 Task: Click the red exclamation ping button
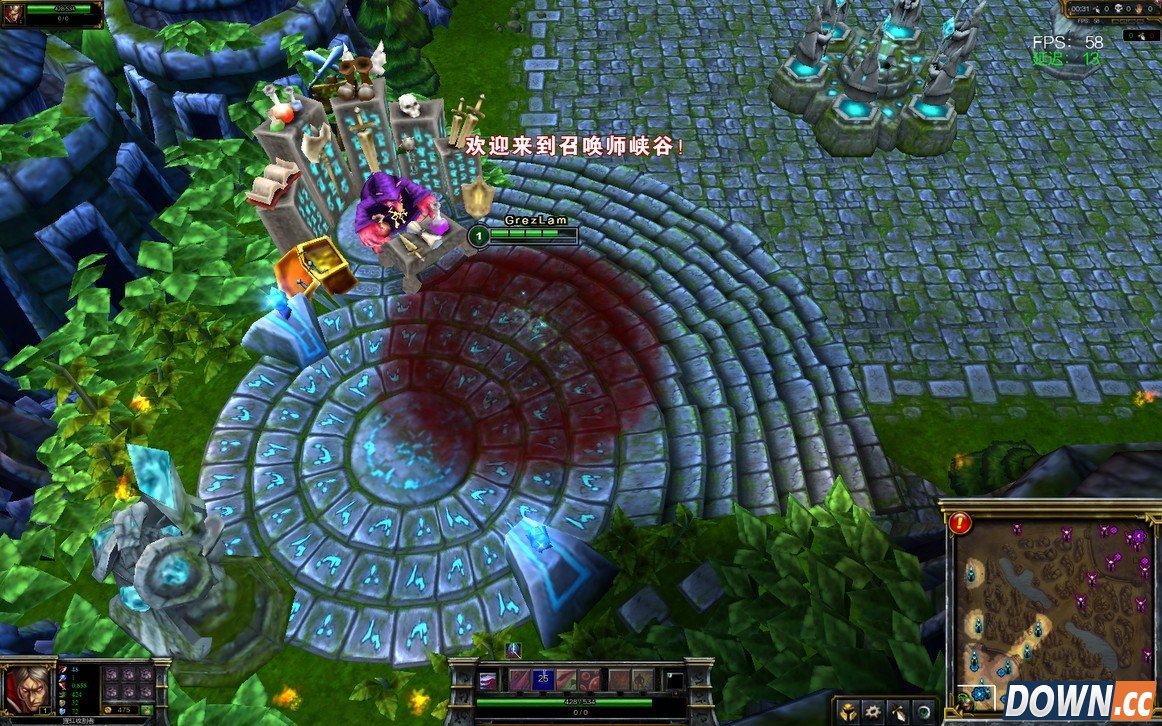(x=961, y=522)
